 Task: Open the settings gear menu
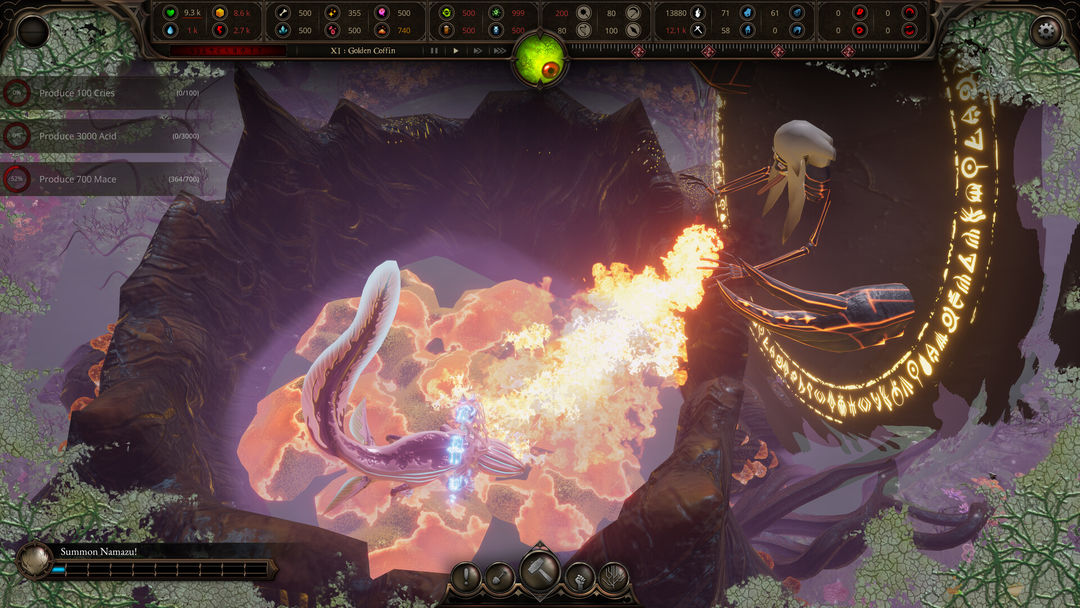(x=1046, y=31)
